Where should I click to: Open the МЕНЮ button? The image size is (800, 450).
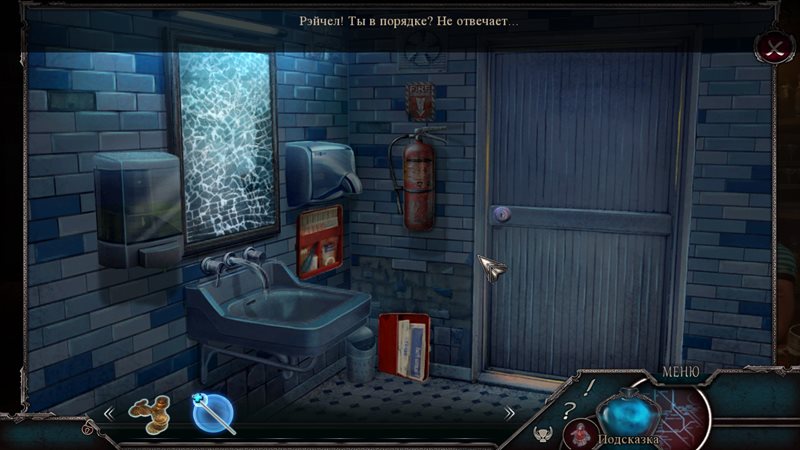[680, 373]
